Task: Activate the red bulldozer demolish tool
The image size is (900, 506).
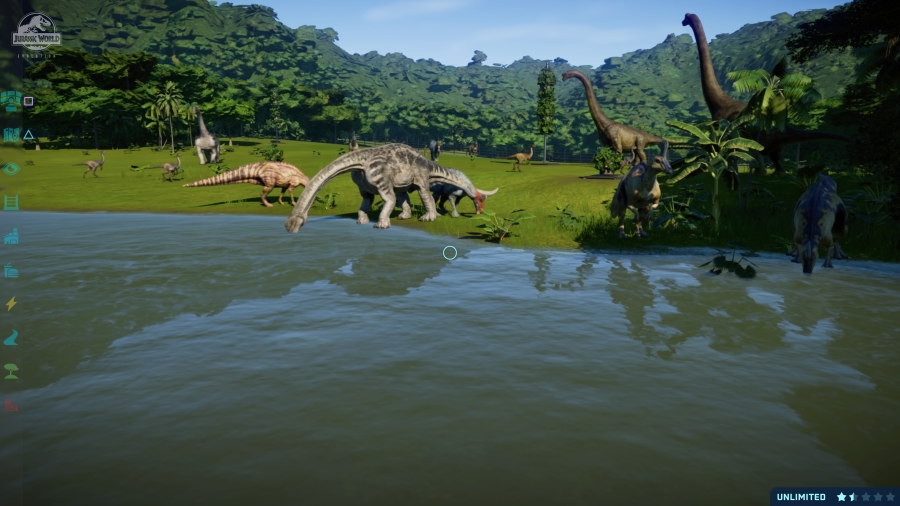Action: (x=11, y=405)
